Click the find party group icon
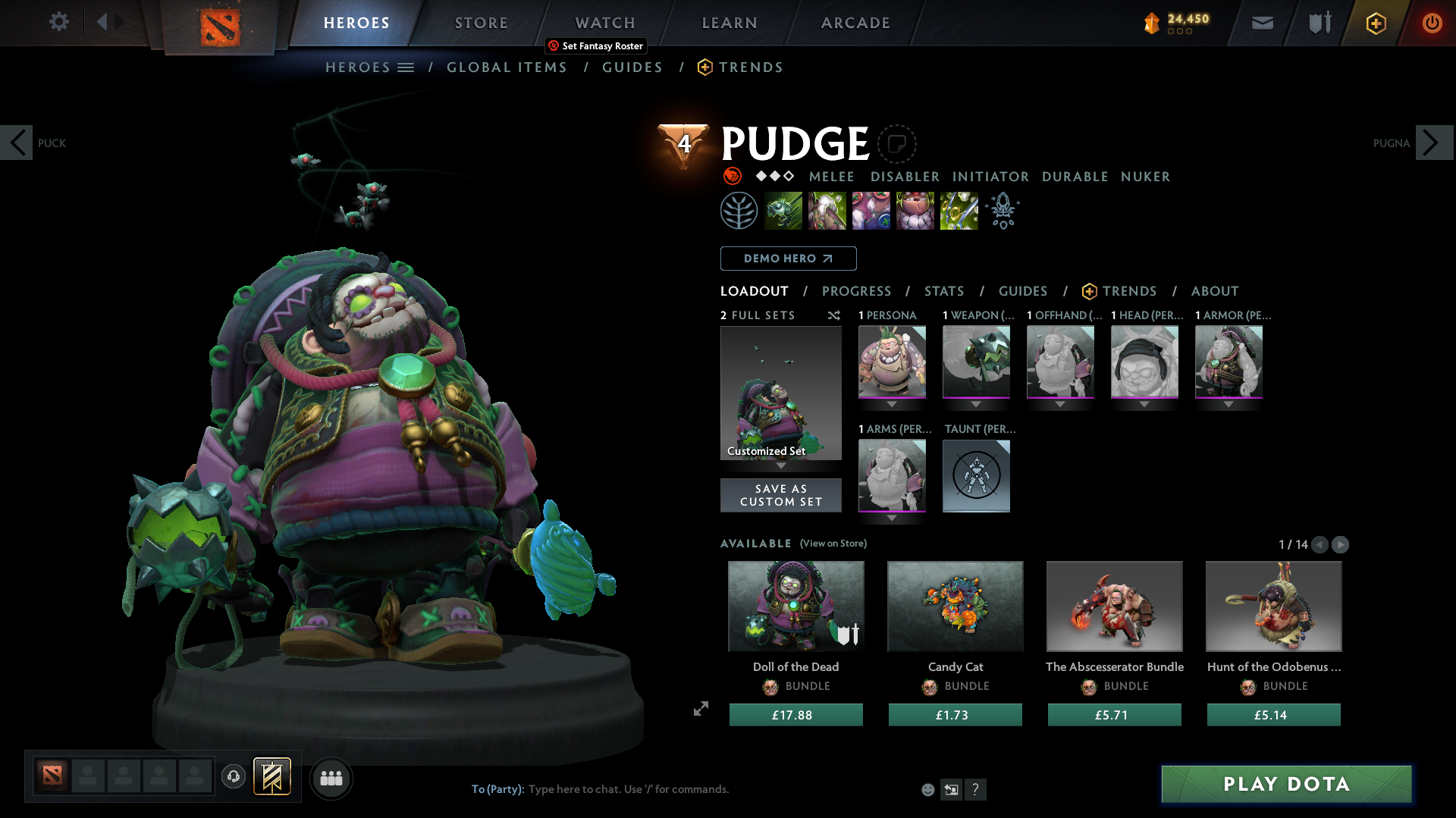The image size is (1456, 818). point(331,778)
